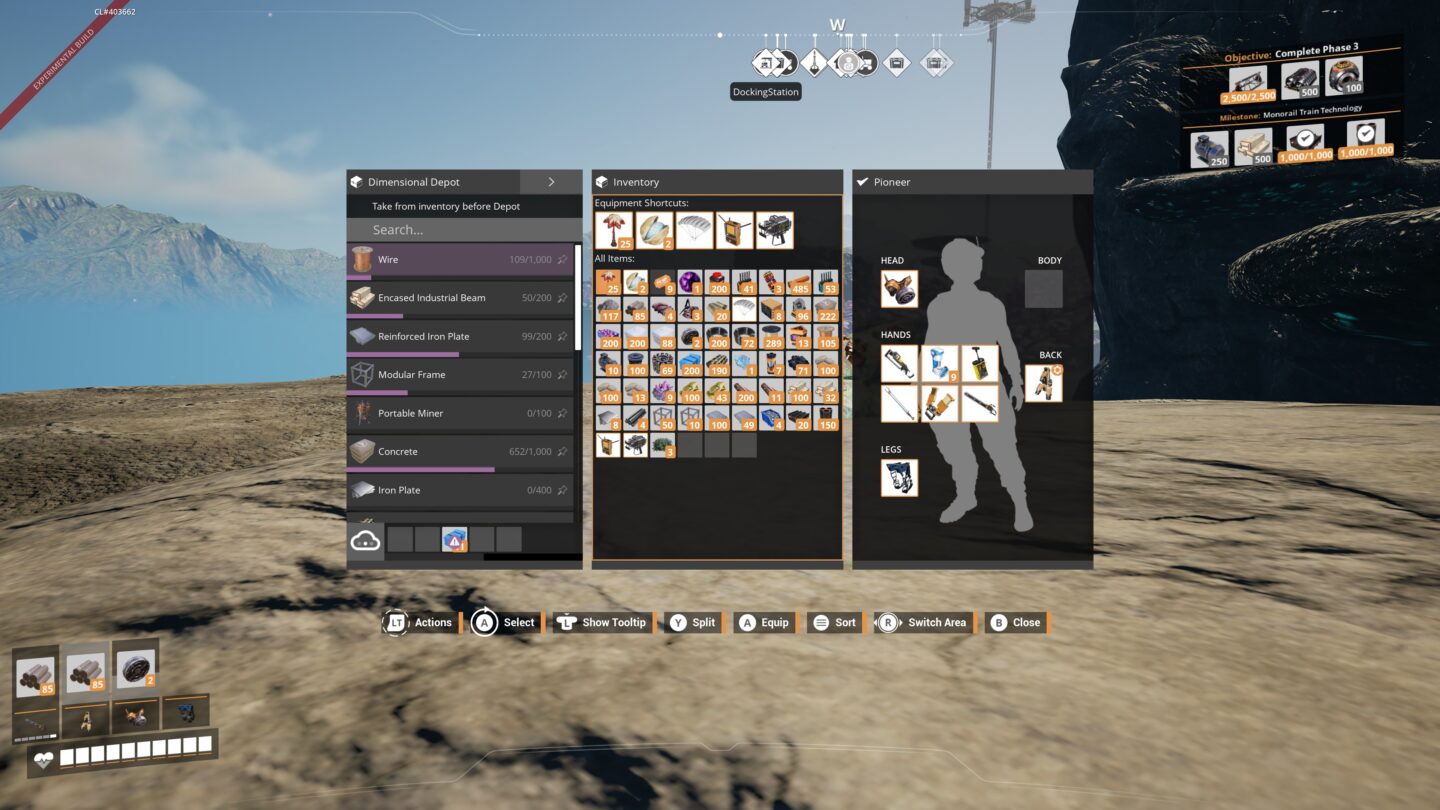The image size is (1440, 810).
Task: Select the Gas Mask in the Head slot
Action: click(x=899, y=290)
